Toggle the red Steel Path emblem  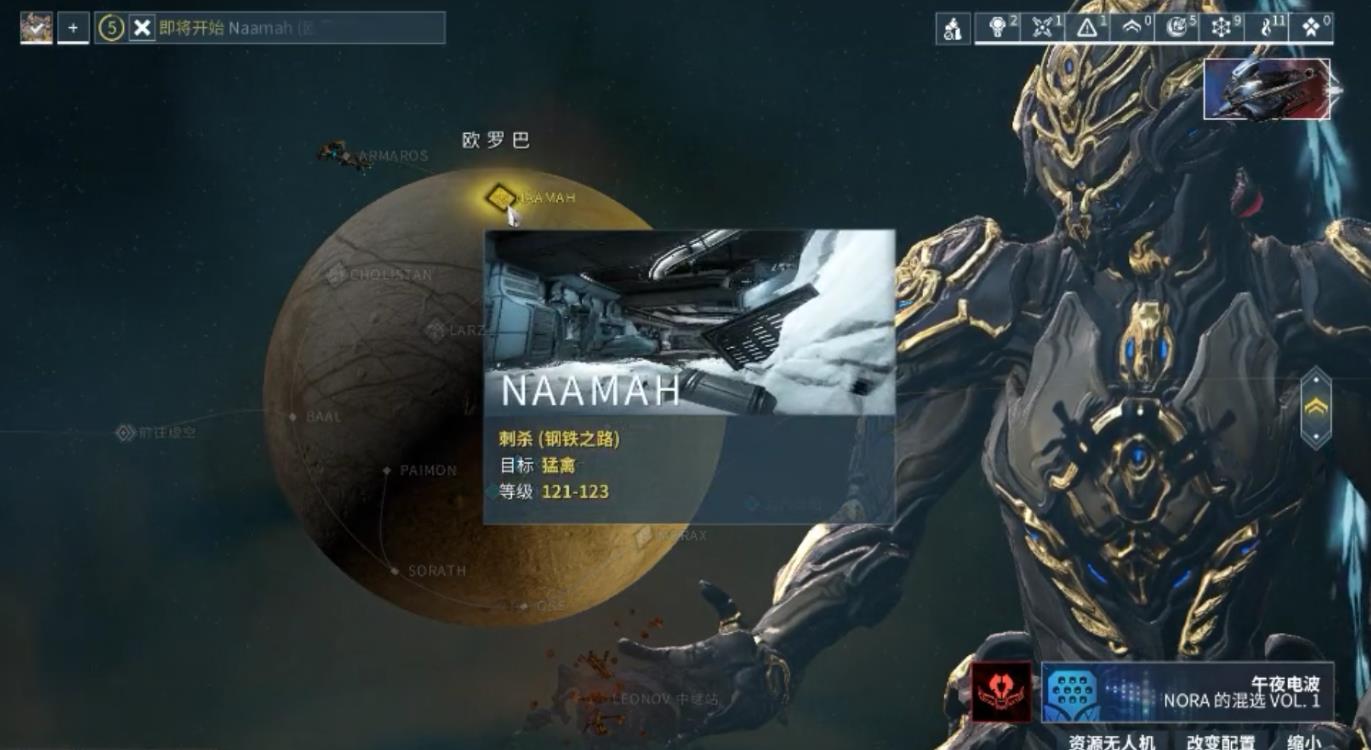(x=1002, y=692)
